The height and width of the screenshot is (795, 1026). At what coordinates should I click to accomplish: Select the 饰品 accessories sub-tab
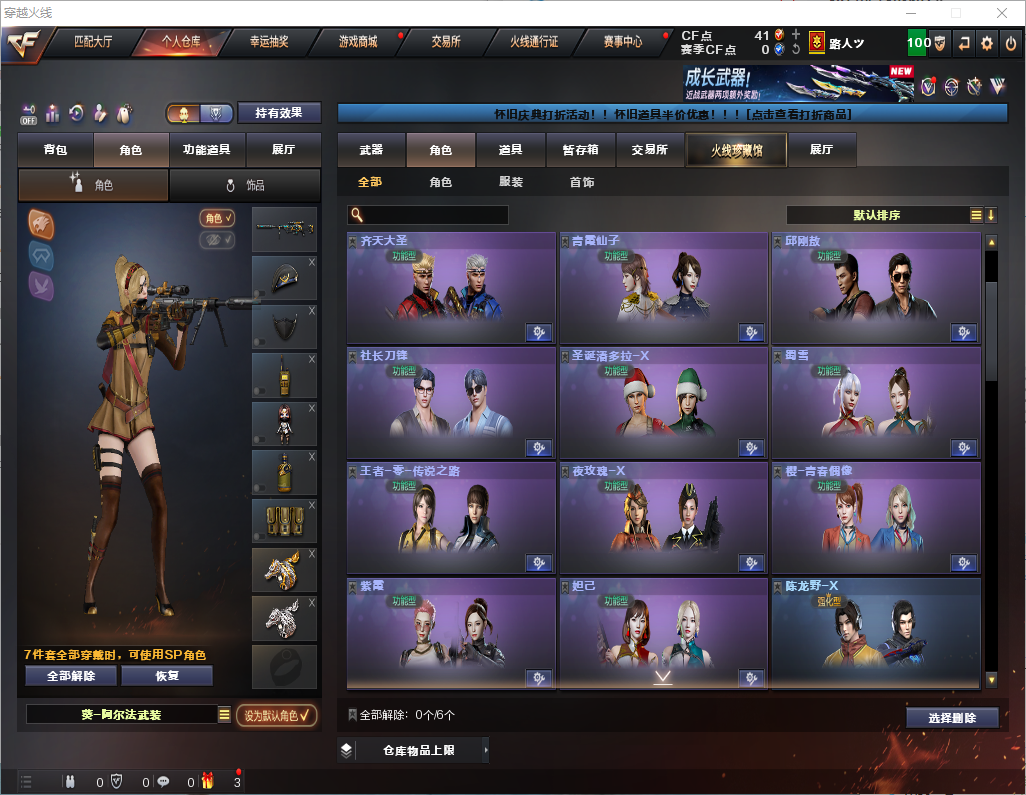245,185
